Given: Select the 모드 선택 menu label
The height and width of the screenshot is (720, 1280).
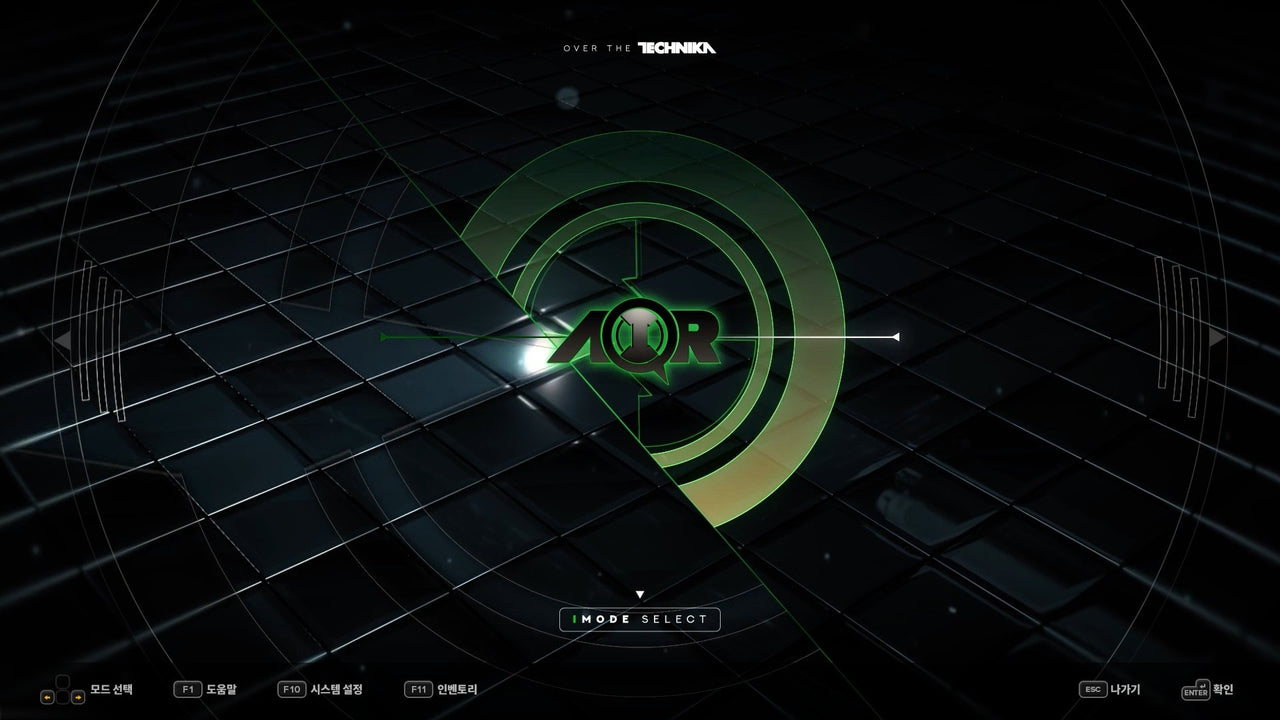Looking at the screenshot, I should (110, 689).
